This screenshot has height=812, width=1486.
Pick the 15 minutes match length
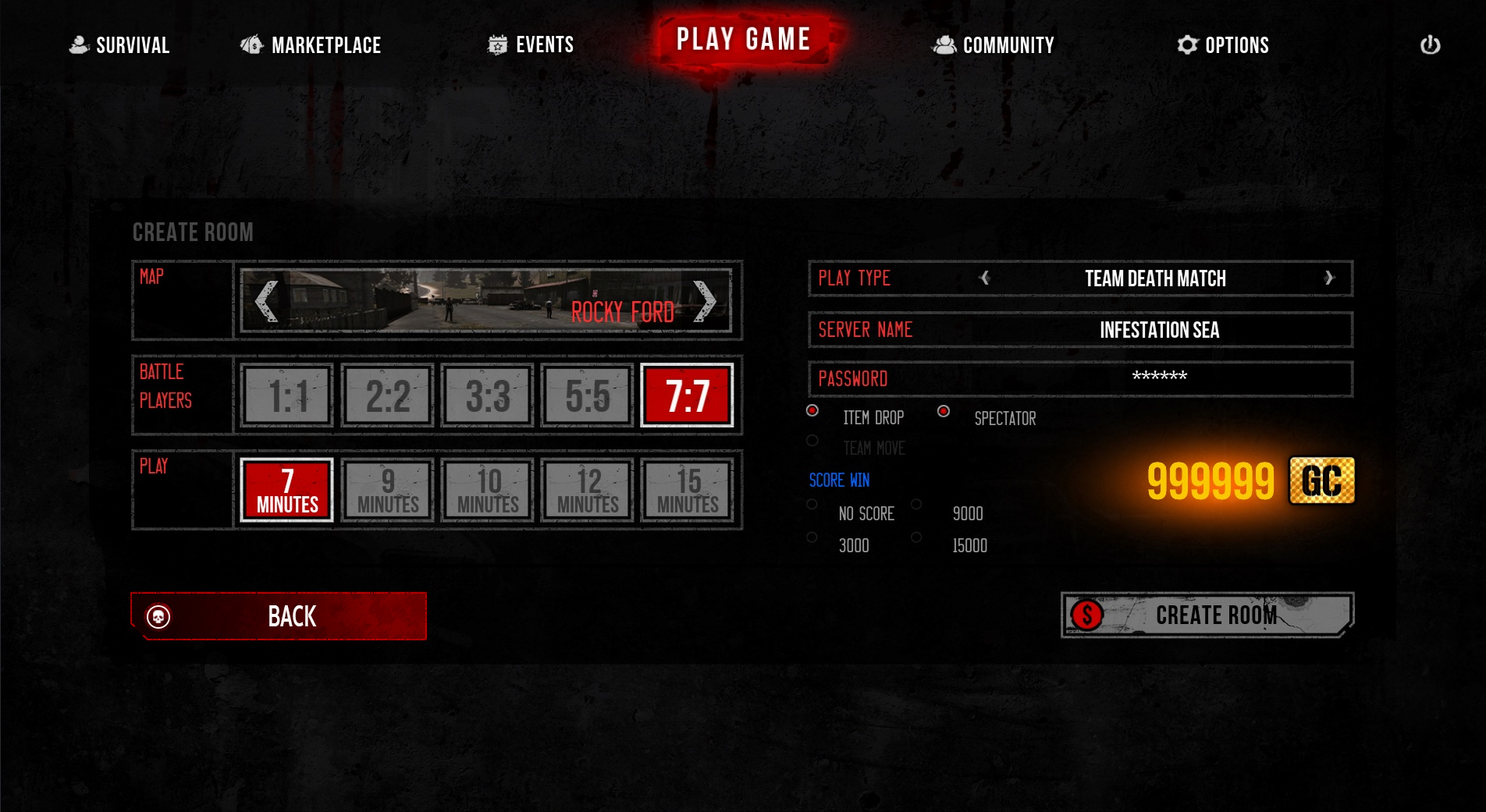point(688,491)
